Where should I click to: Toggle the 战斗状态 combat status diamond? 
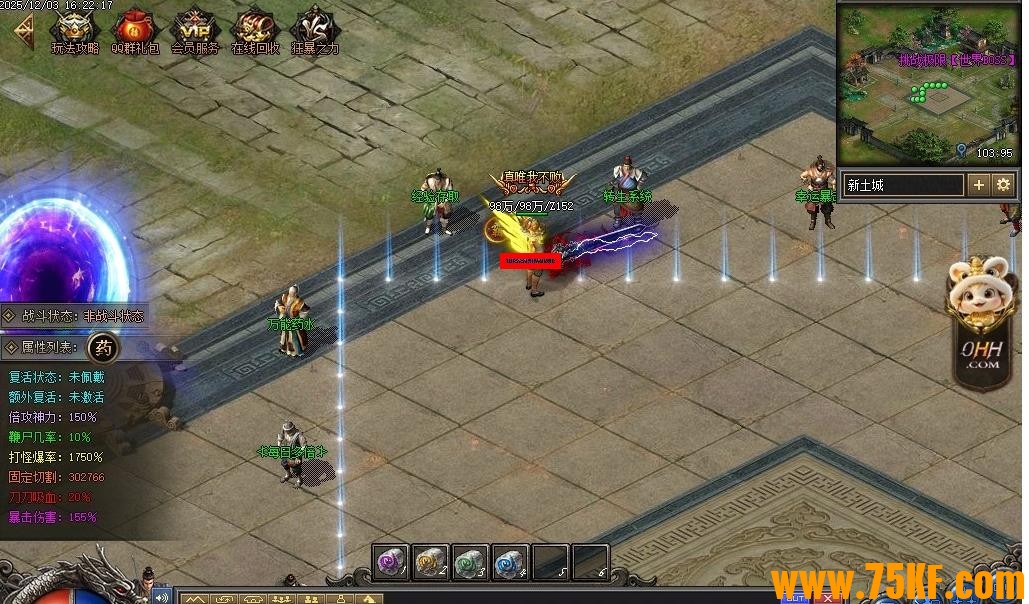click(x=9, y=315)
